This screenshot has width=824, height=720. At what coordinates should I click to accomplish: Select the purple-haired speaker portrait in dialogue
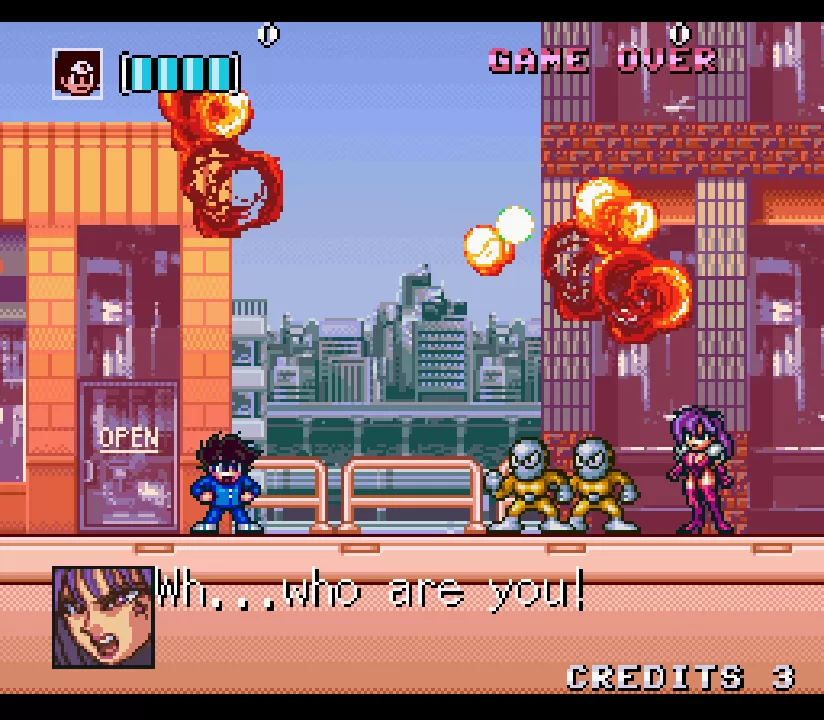pyautogui.click(x=103, y=617)
